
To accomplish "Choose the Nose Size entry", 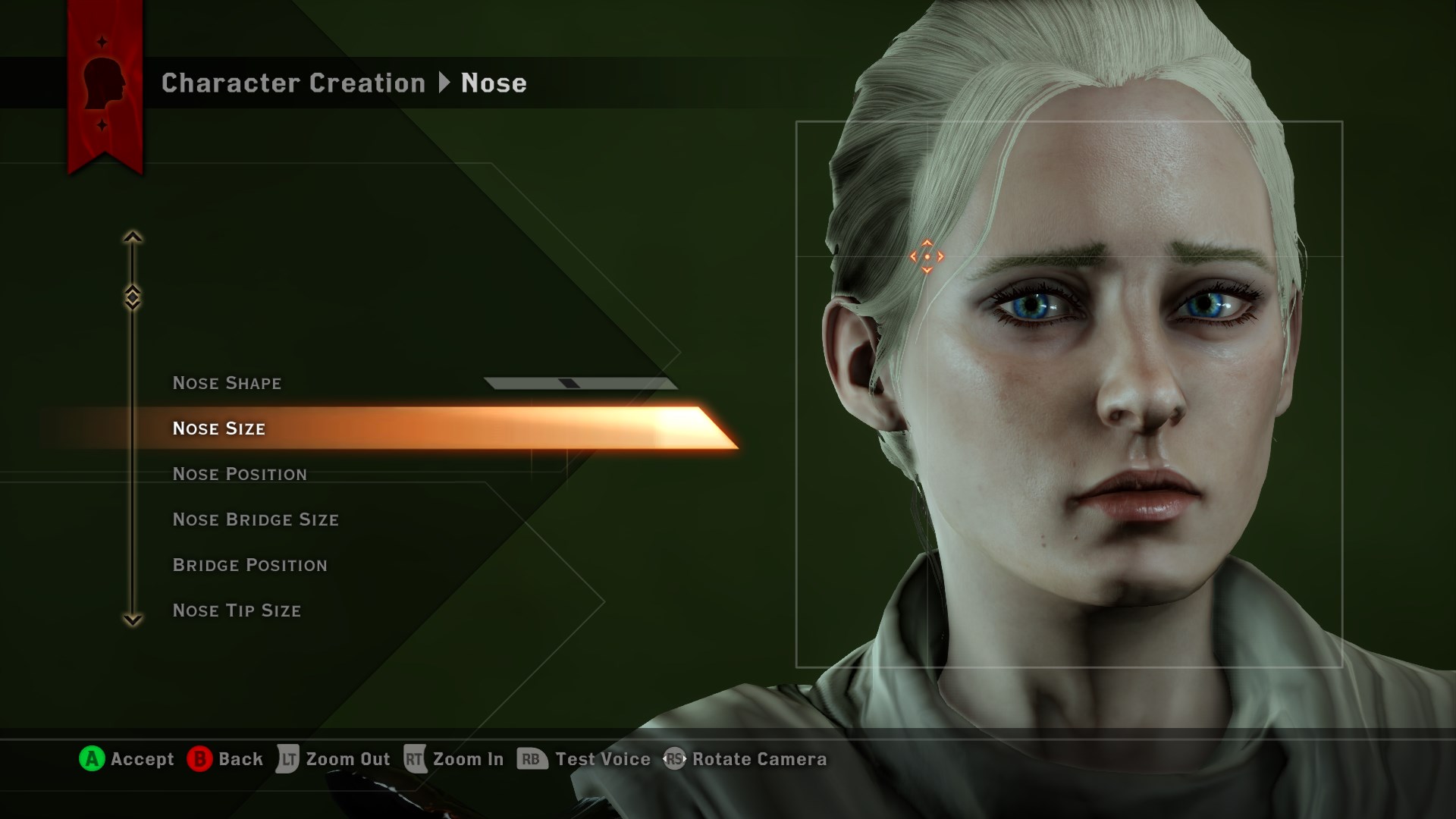I will click(x=219, y=428).
